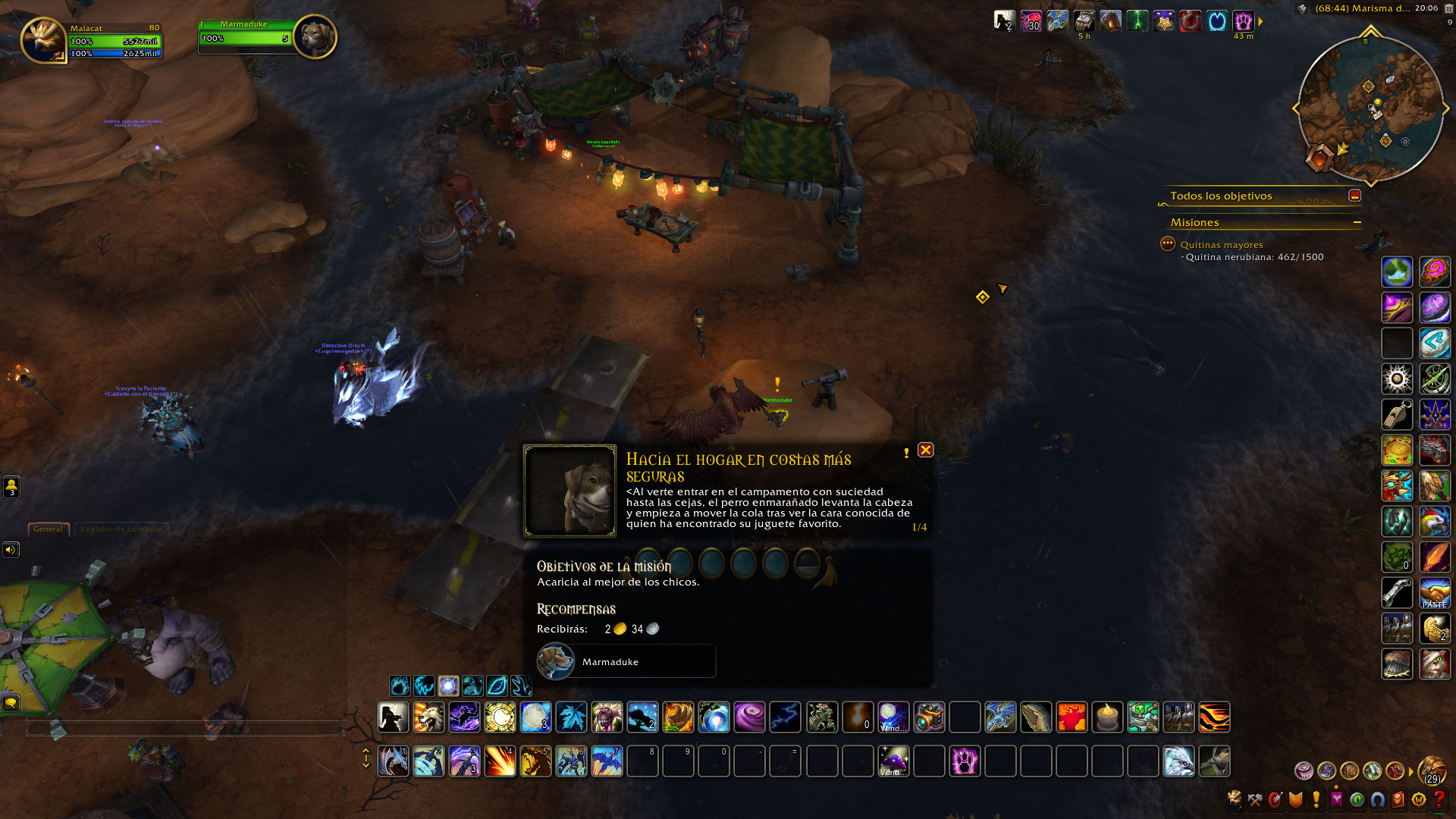Collapse the "Todos los objetivos" tracker
The width and height of the screenshot is (1456, 819).
coord(1355,196)
